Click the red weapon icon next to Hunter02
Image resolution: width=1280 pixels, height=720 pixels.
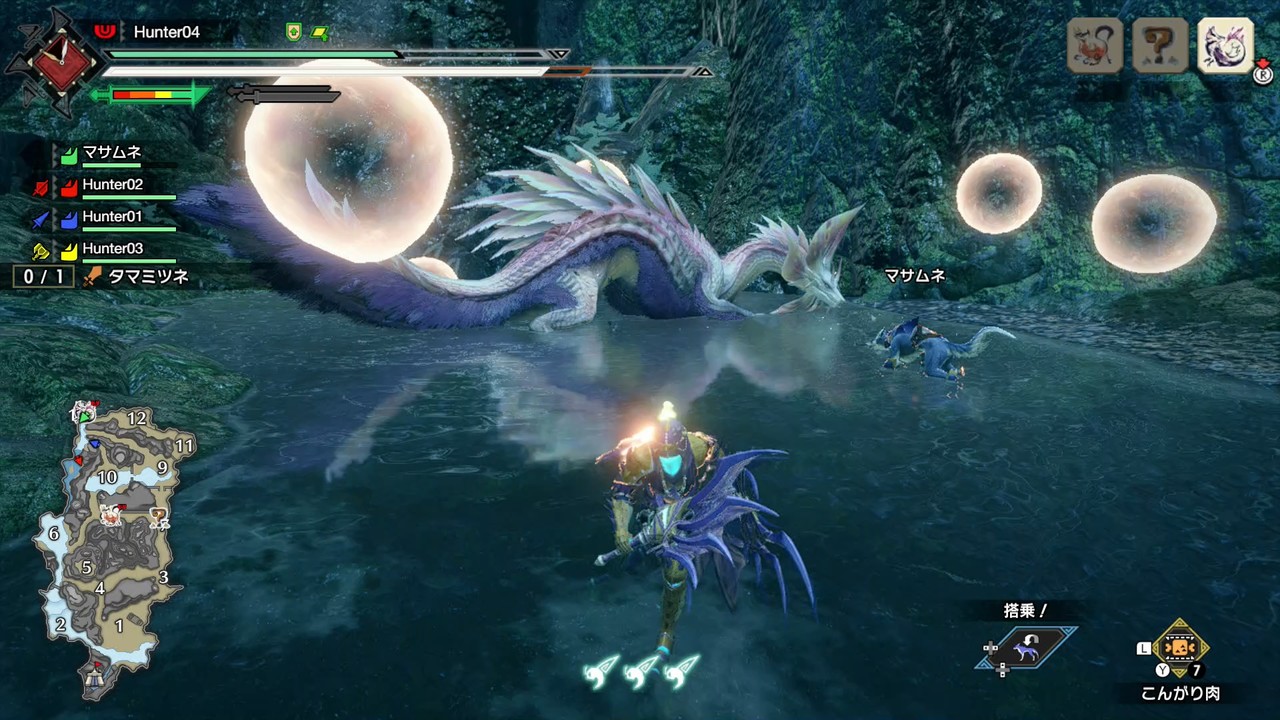tap(42, 185)
